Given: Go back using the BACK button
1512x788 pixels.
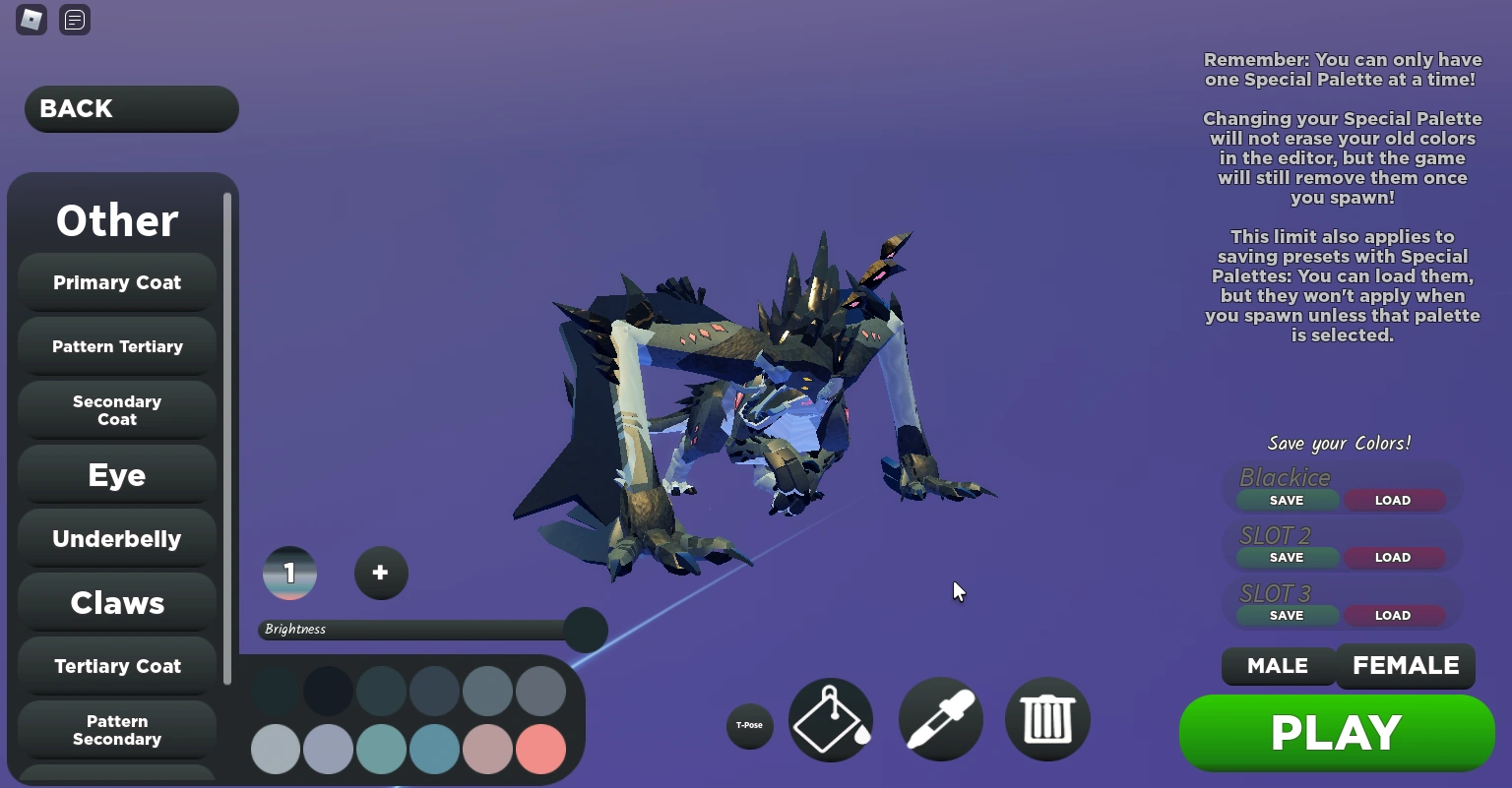Looking at the screenshot, I should (131, 108).
